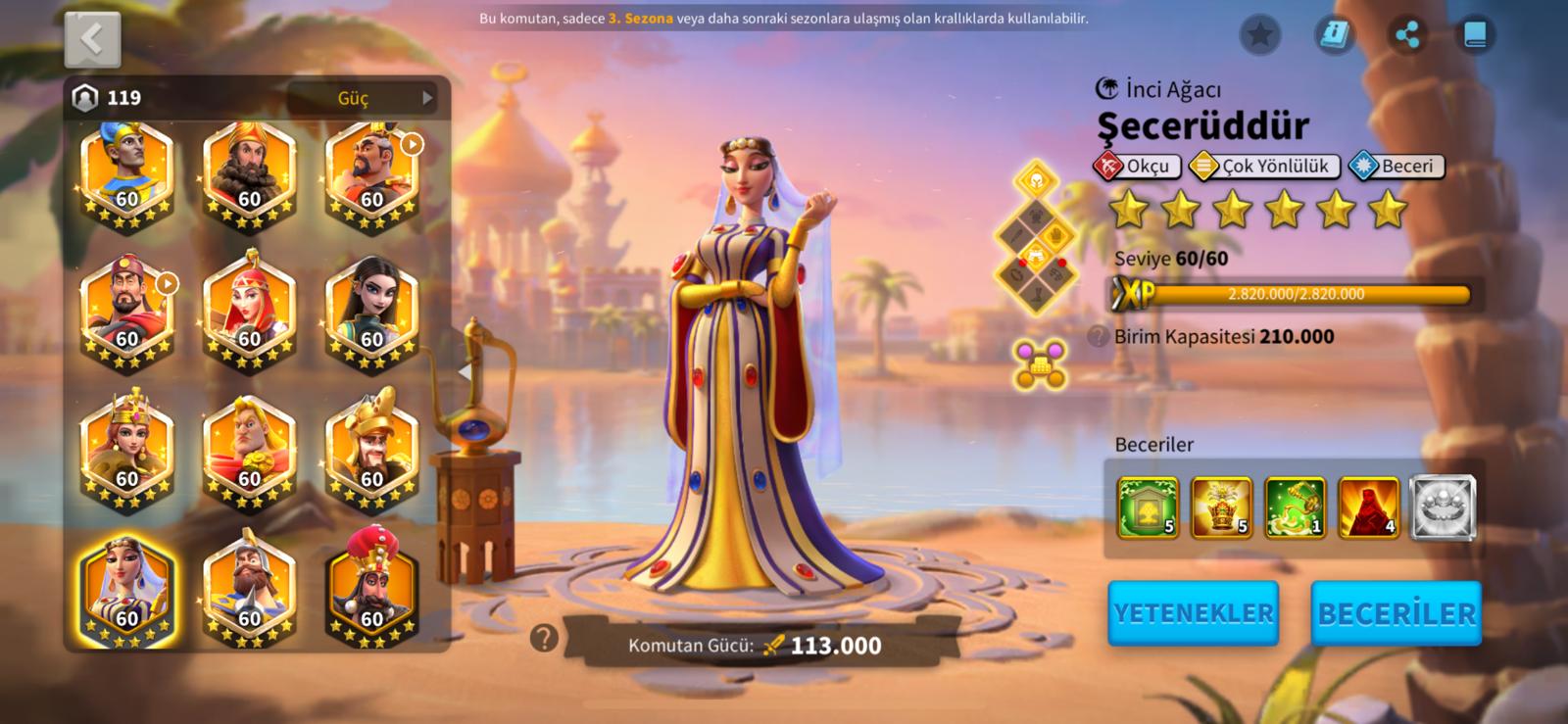The height and width of the screenshot is (724, 1568).
Task: Tap the locked silver skill slot
Action: tap(1443, 507)
